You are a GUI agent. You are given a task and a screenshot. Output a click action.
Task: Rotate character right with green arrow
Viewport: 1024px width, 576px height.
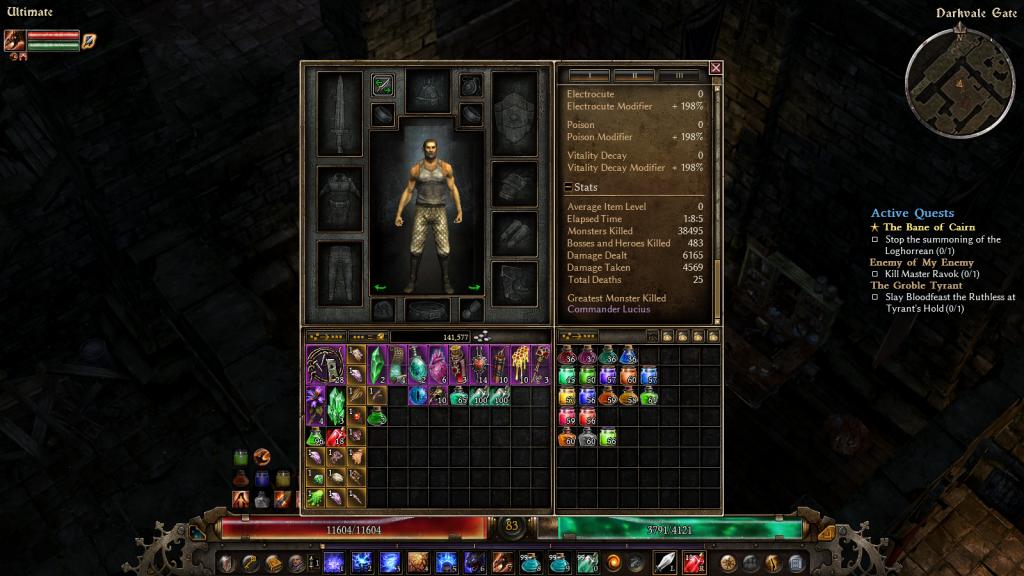click(x=474, y=288)
